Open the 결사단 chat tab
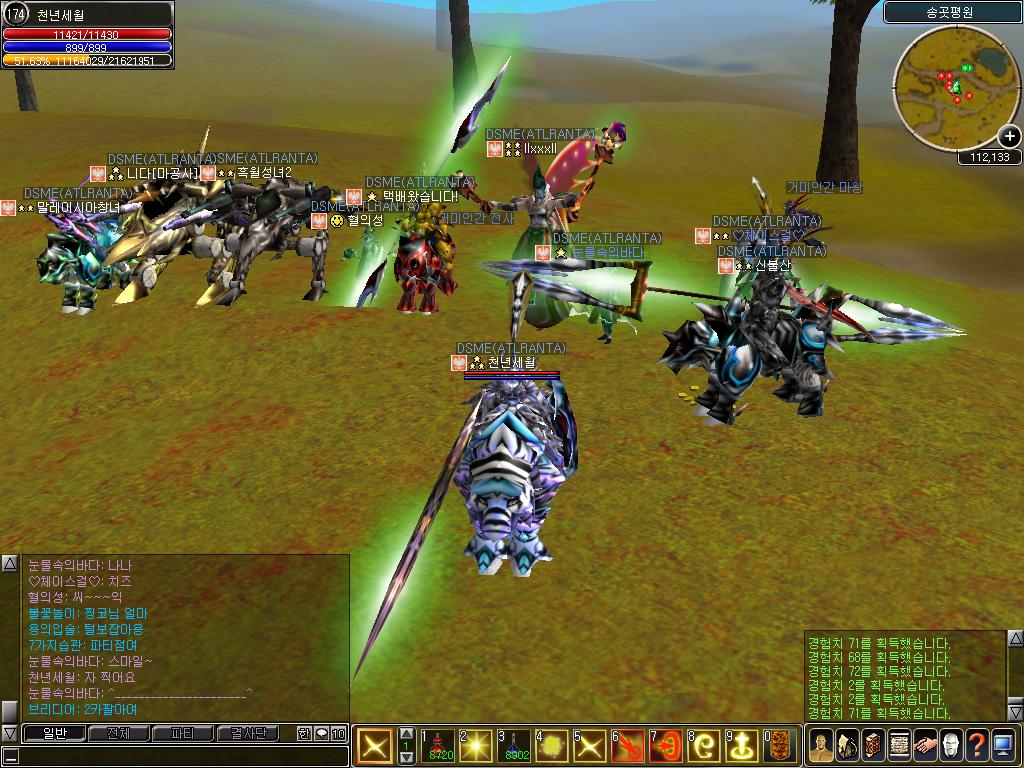Screen dimensions: 1024x768 click(248, 733)
